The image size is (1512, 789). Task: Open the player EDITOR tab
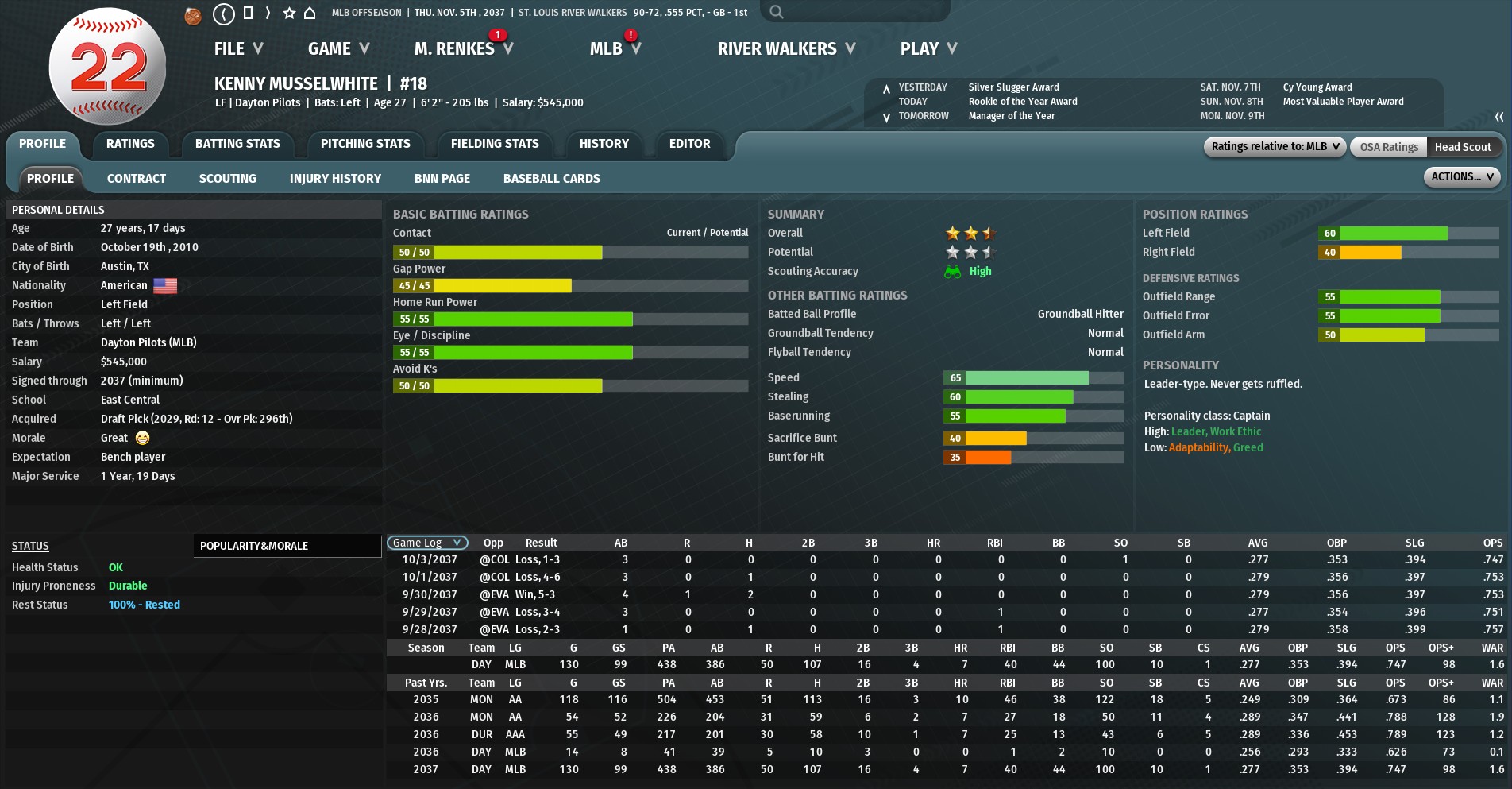click(x=689, y=144)
